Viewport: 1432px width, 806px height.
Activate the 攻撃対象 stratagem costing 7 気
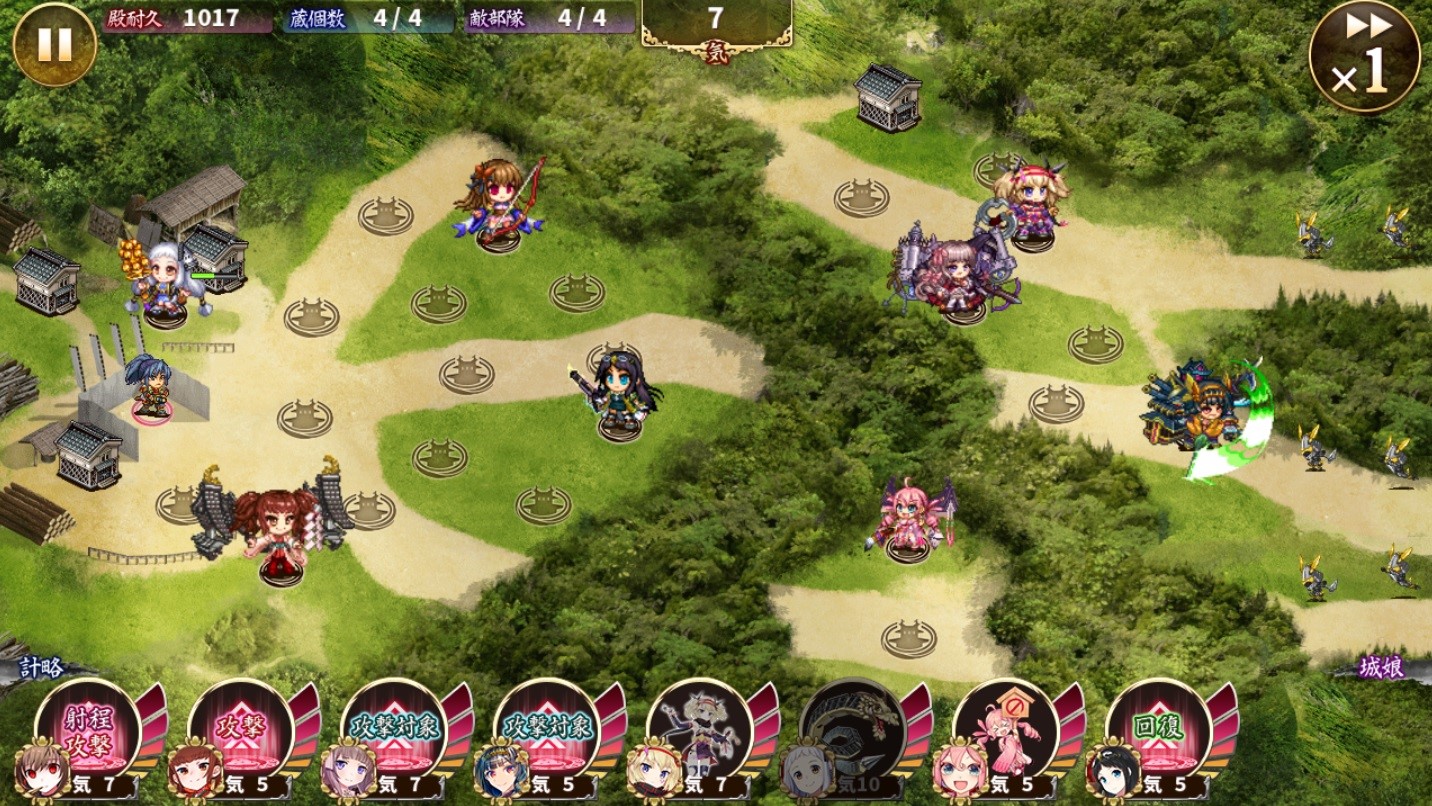tap(393, 728)
